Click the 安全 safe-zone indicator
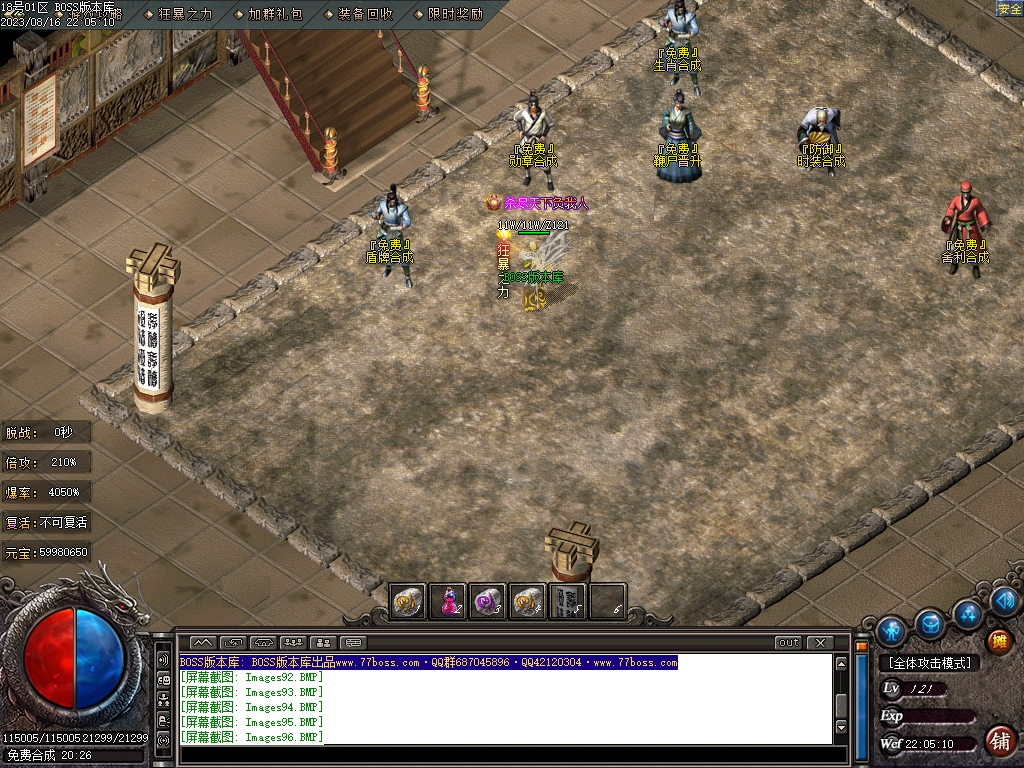This screenshot has width=1024, height=768. 1009,9
